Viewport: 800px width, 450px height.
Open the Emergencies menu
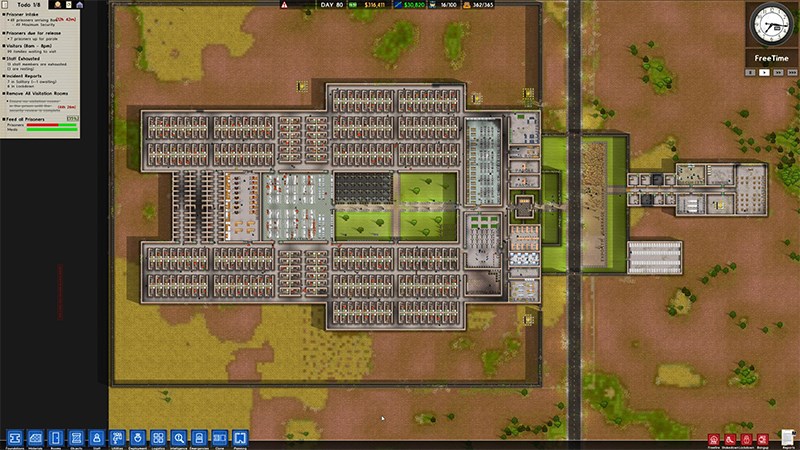tap(199, 437)
